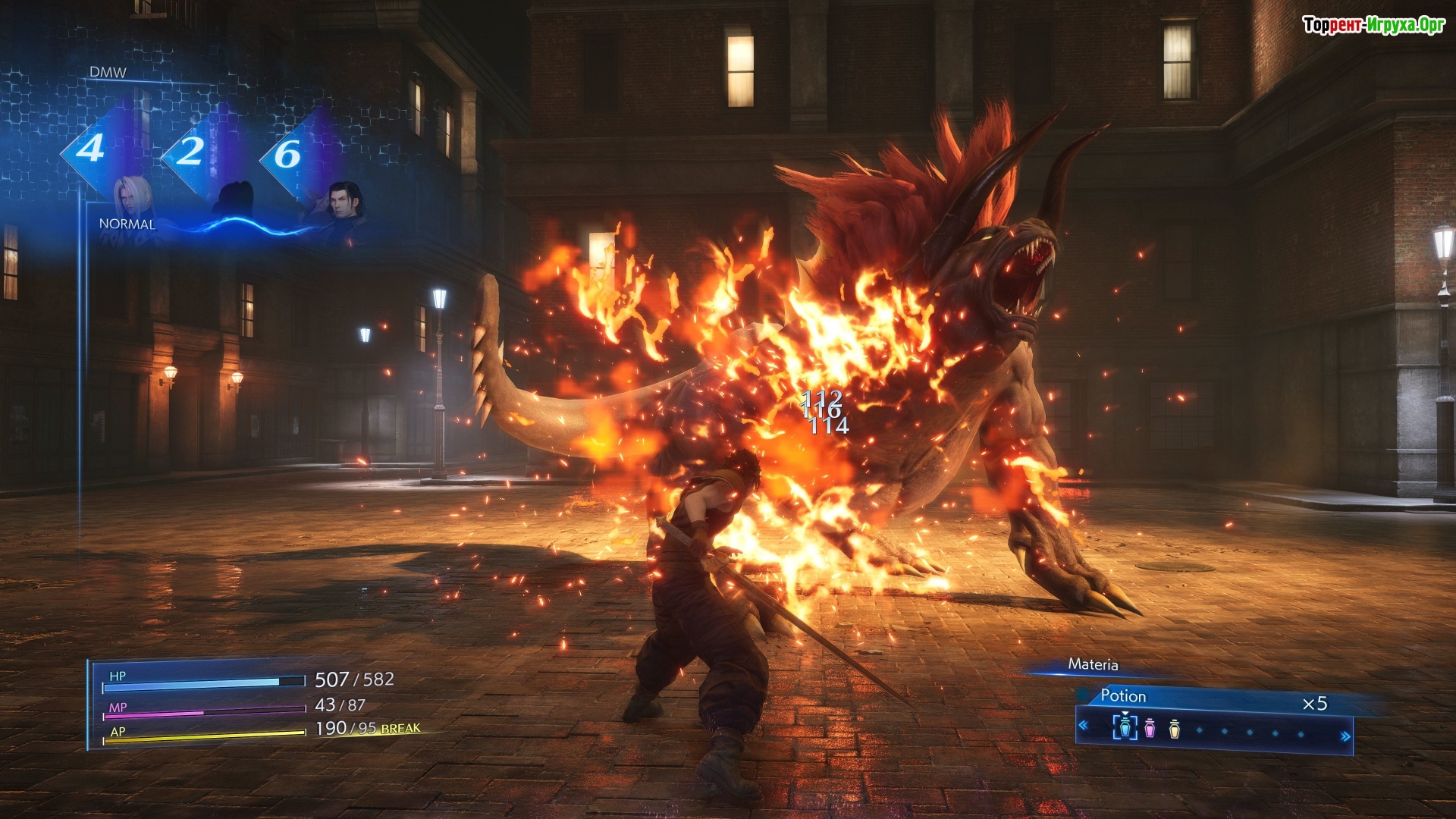The image size is (1456, 819).
Task: Select the middle DMW reel showing 2
Action: pyautogui.click(x=190, y=152)
